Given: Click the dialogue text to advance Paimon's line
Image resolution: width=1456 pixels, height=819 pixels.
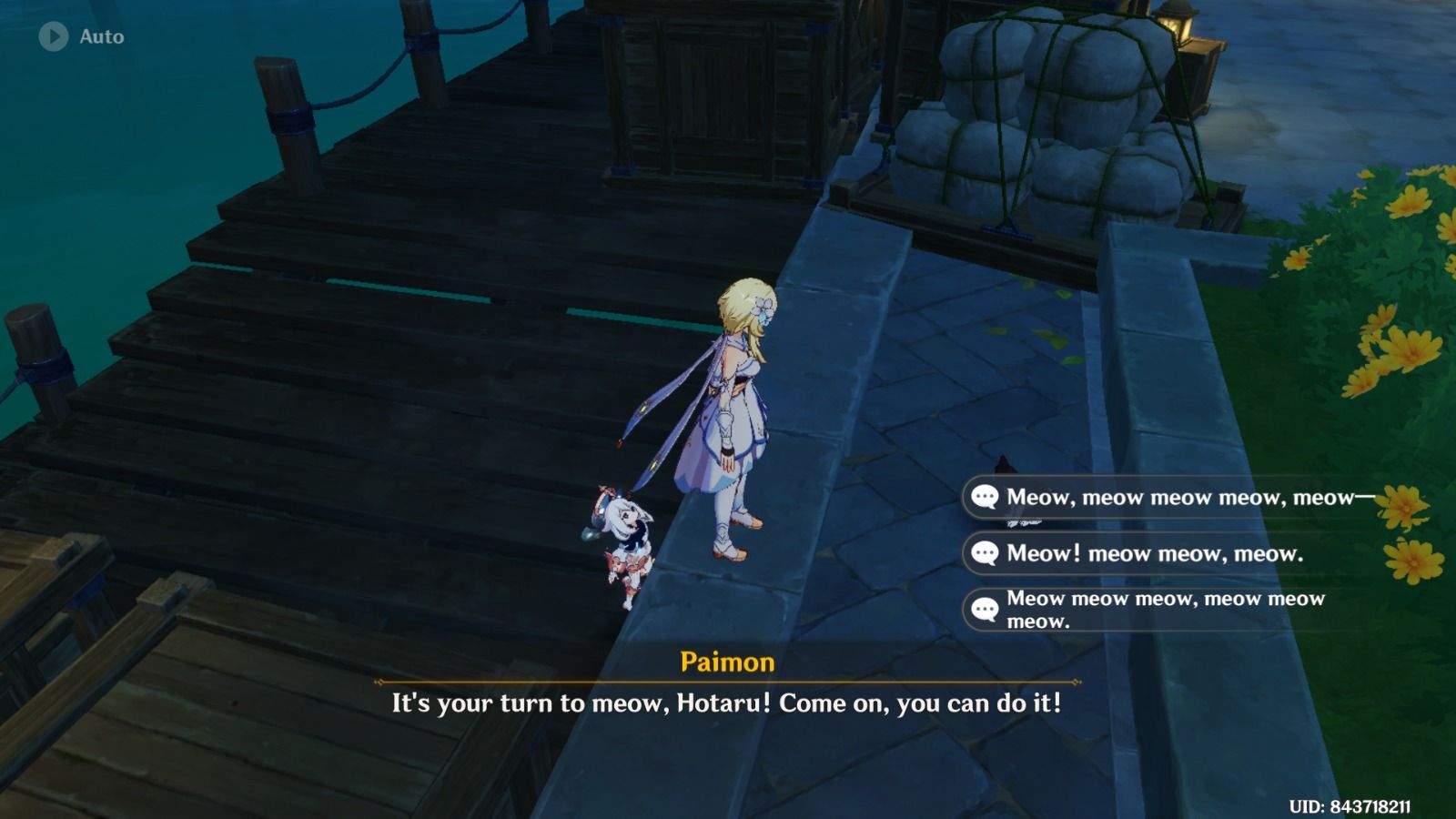Looking at the screenshot, I should [x=728, y=703].
